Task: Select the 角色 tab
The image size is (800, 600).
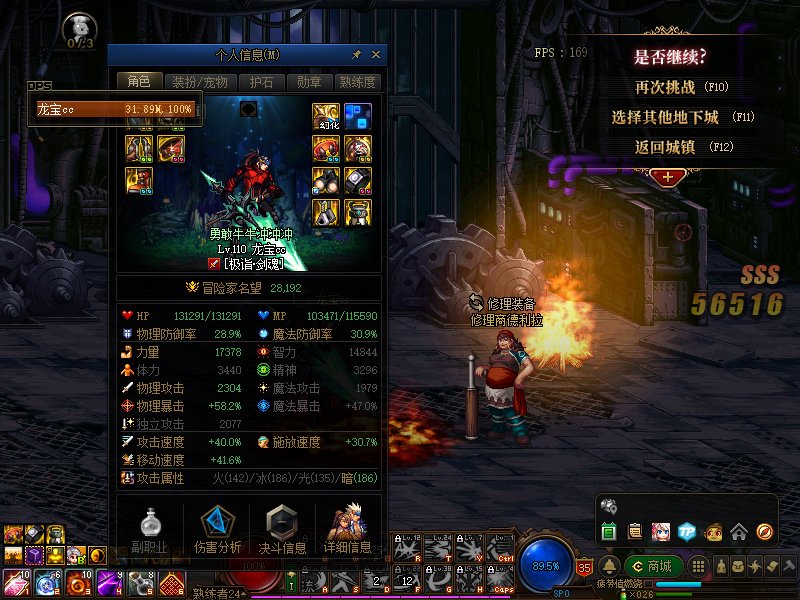Action: pos(139,82)
